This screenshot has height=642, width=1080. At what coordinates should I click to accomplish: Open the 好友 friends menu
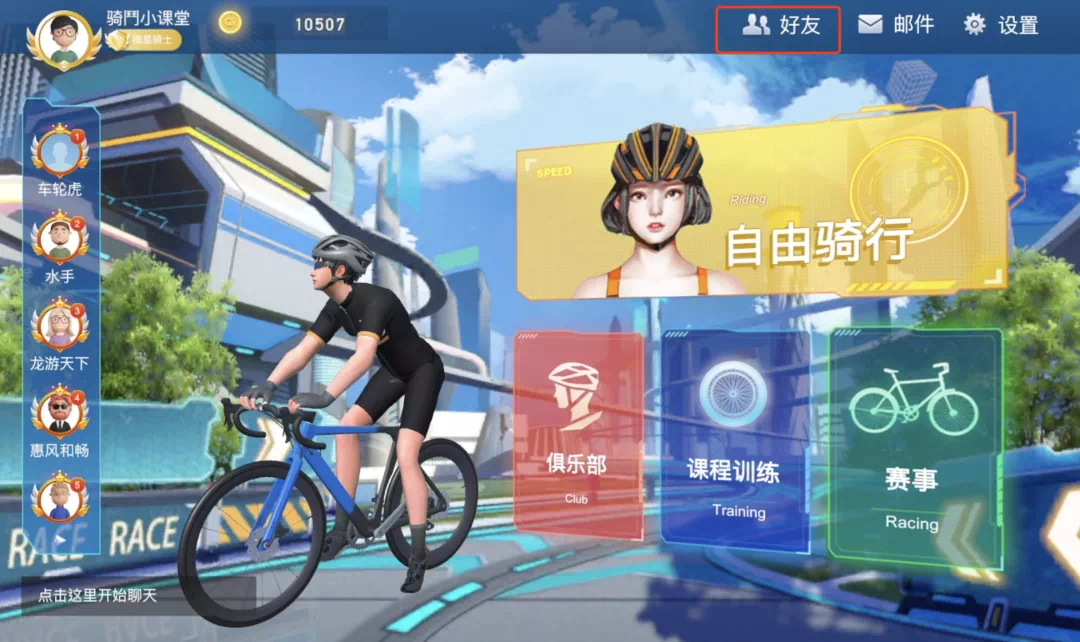[x=780, y=27]
